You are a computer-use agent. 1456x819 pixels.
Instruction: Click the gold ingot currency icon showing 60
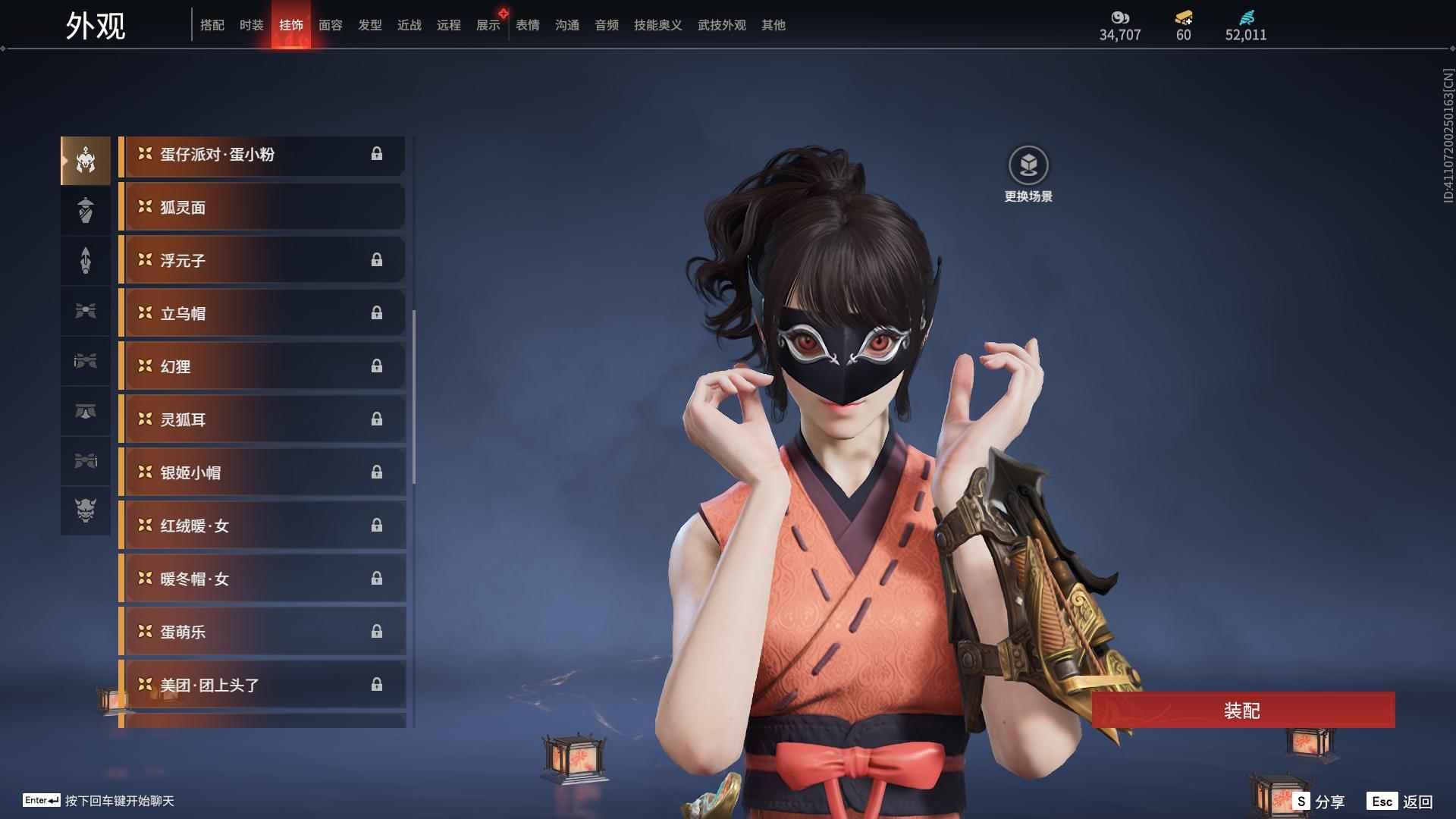coord(1183,17)
